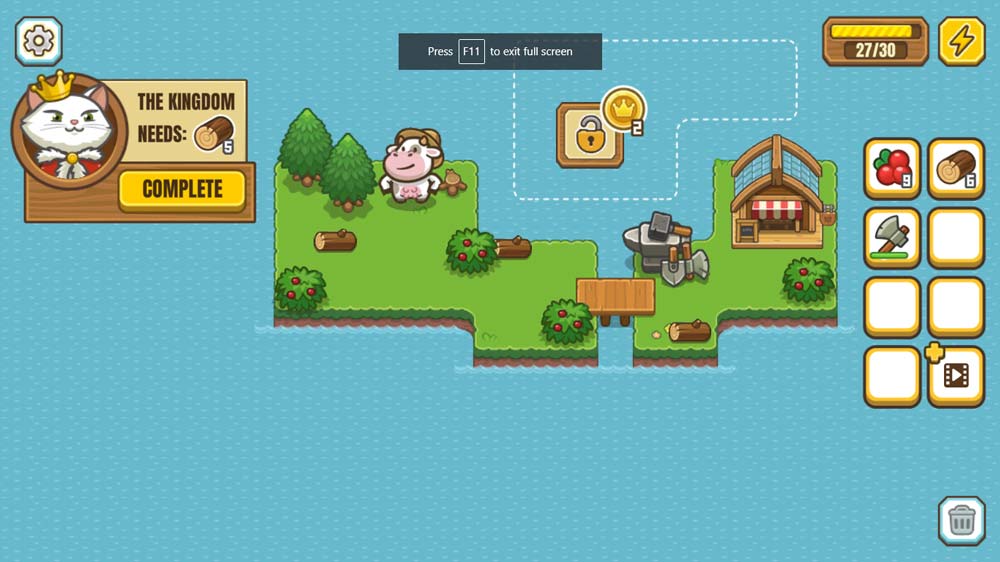This screenshot has width=1000, height=562.
Task: Select the king cat portrait
Action: [x=68, y=130]
